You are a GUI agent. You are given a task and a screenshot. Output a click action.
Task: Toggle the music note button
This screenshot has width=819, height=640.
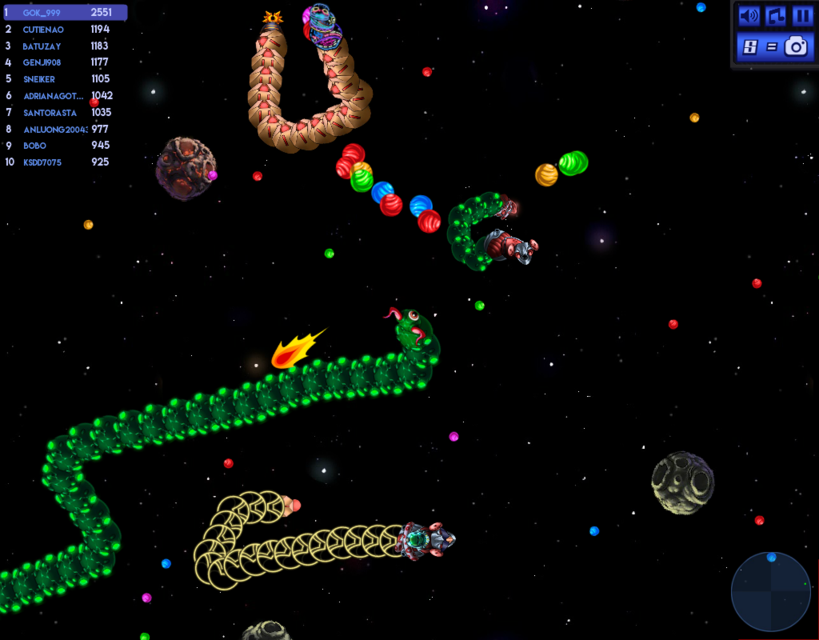(x=776, y=16)
